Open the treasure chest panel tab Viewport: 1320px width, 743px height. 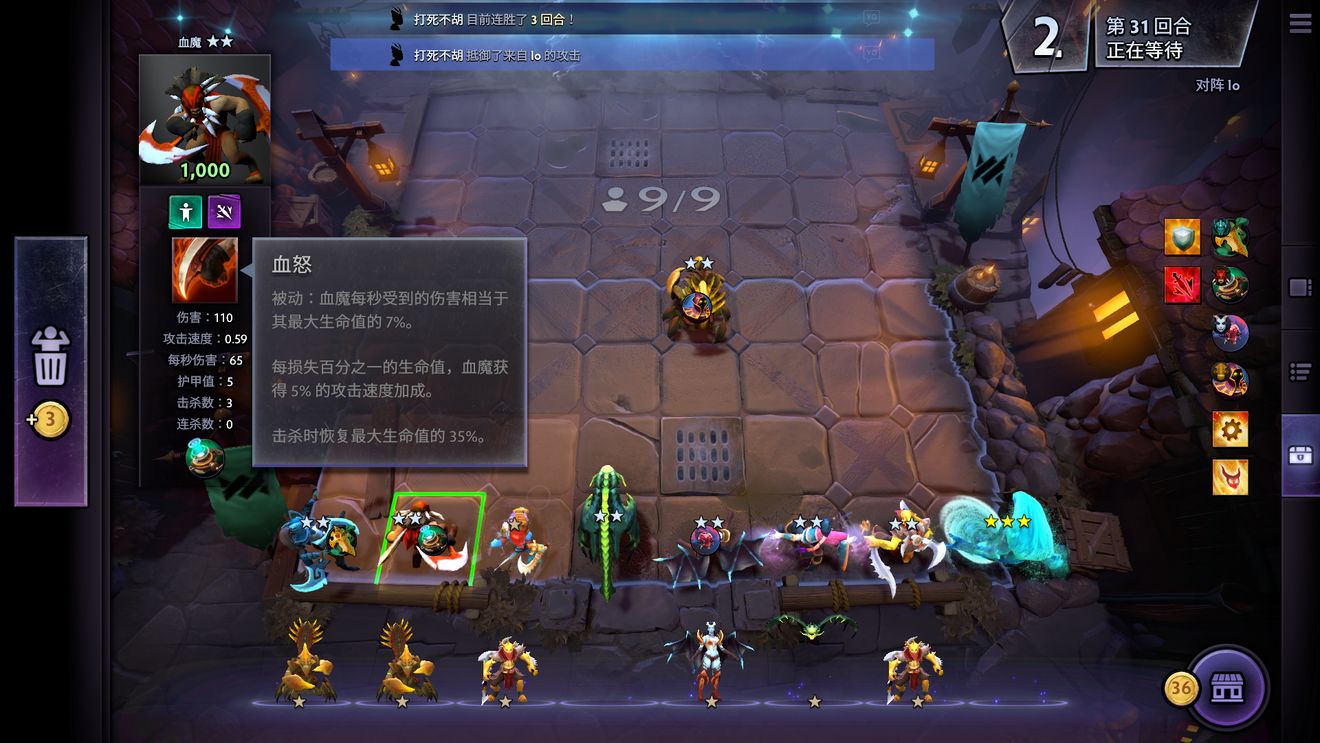1300,455
